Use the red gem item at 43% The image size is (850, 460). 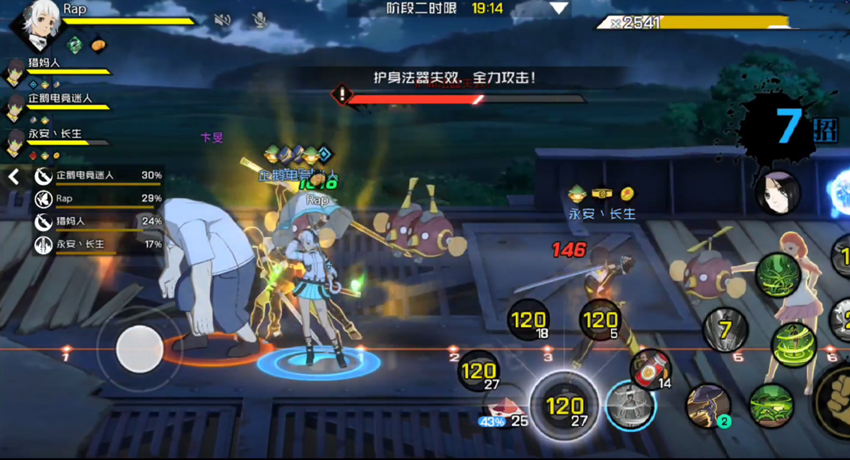coord(500,408)
